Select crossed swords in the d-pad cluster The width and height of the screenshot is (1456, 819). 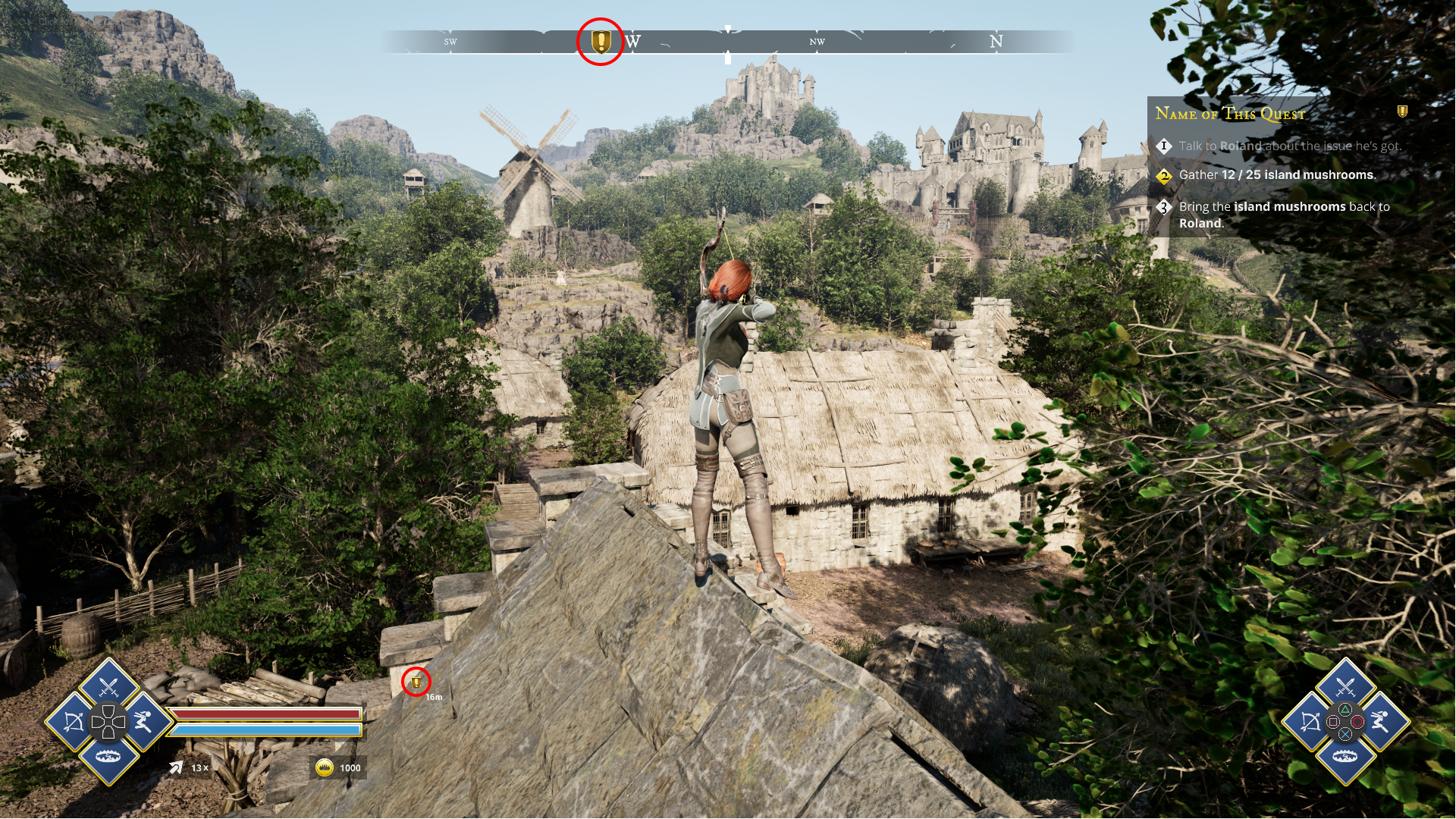[x=108, y=687]
